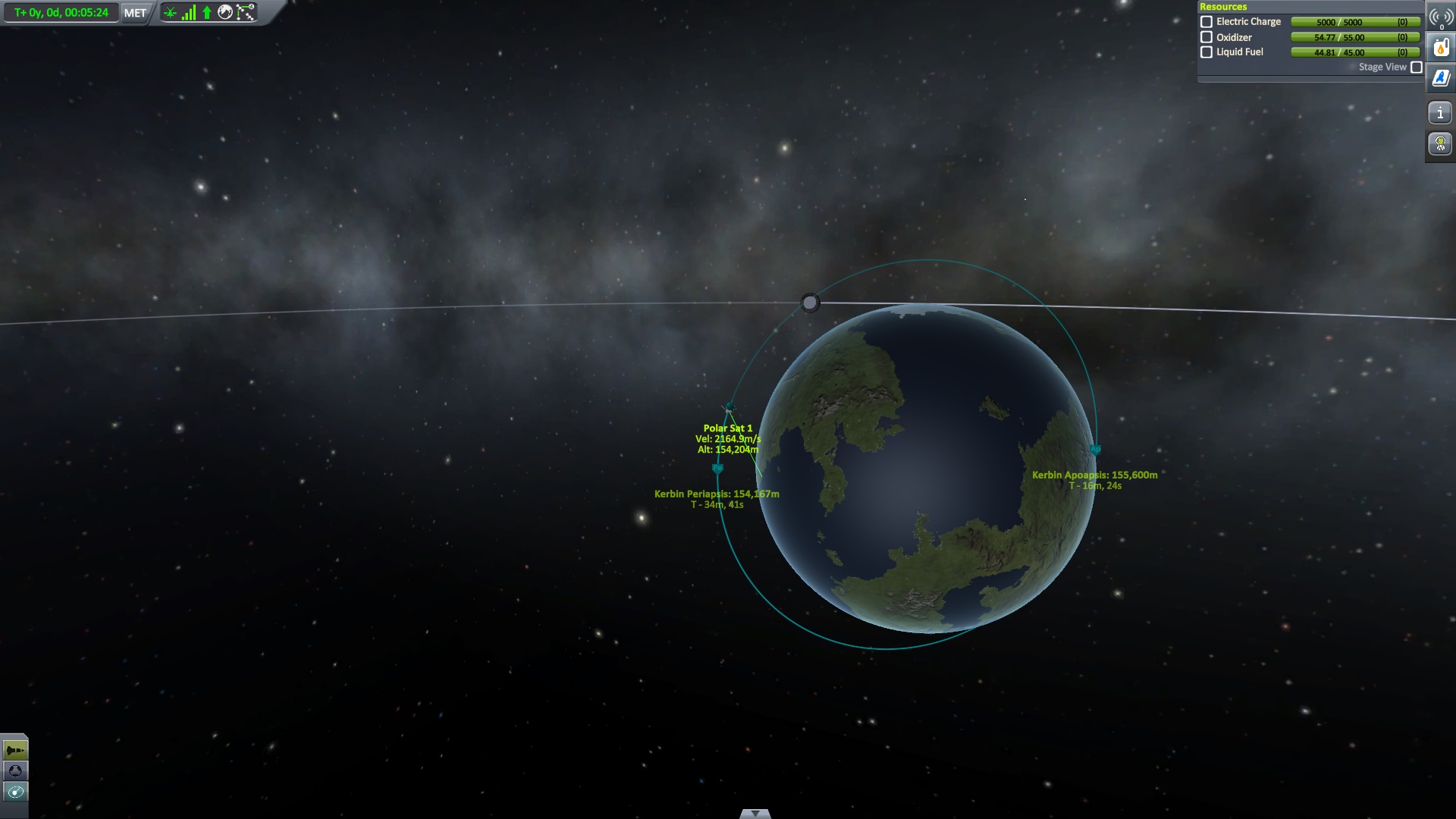Screen dimensions: 1456x819
Task: Tick the Oxidizer resource checkbox
Action: click(x=1207, y=37)
